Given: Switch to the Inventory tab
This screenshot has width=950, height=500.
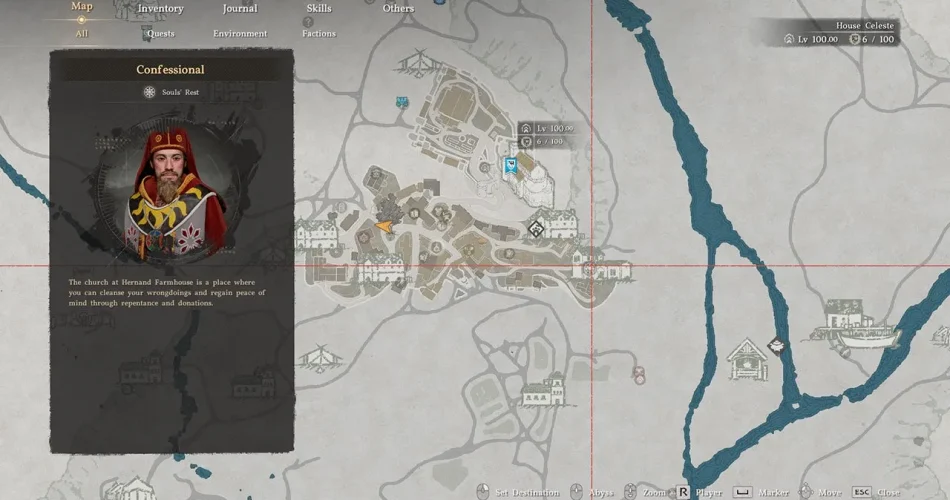Looking at the screenshot, I should [x=160, y=9].
